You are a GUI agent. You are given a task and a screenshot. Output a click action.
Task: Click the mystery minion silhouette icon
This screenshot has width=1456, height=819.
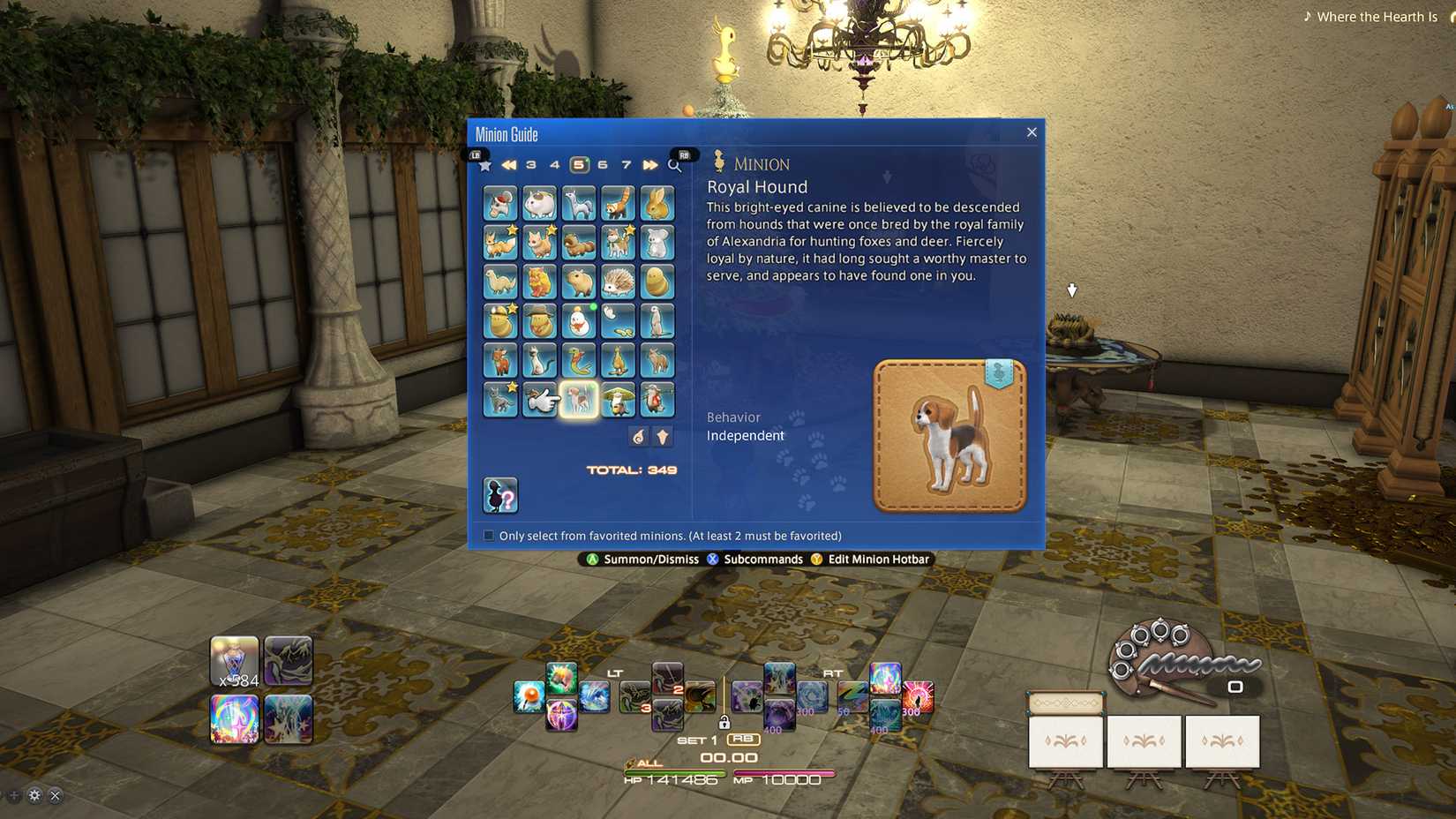tap(500, 495)
